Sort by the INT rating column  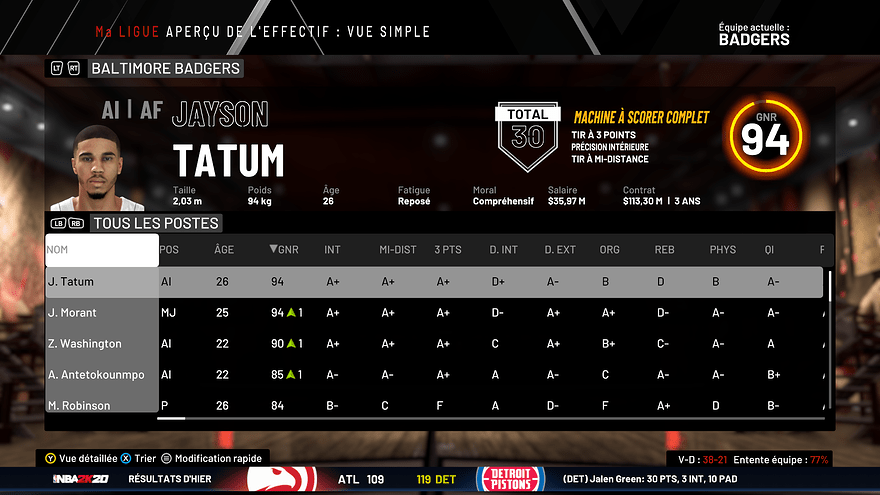tap(333, 250)
